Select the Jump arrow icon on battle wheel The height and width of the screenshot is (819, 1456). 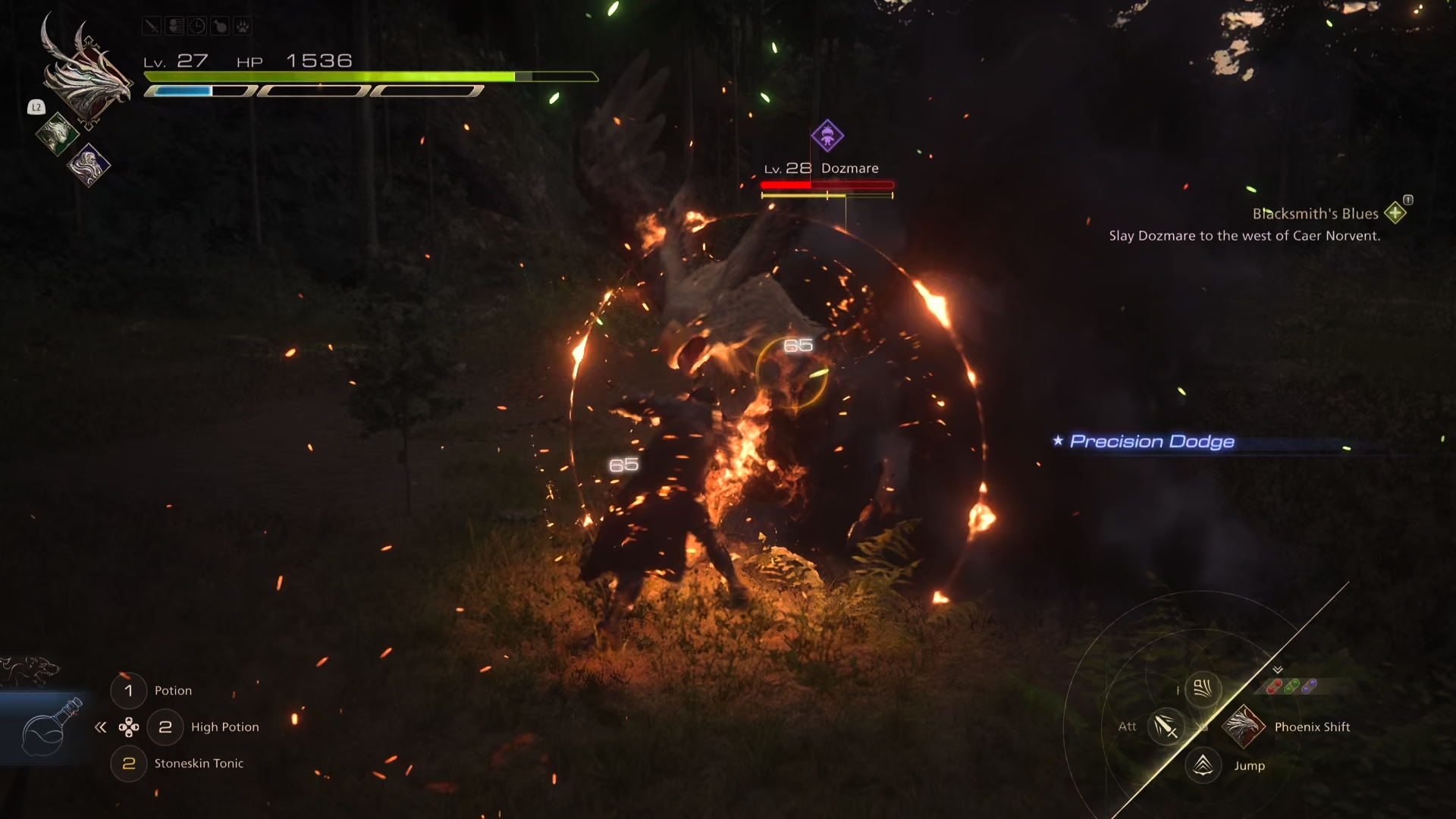pos(1203,766)
